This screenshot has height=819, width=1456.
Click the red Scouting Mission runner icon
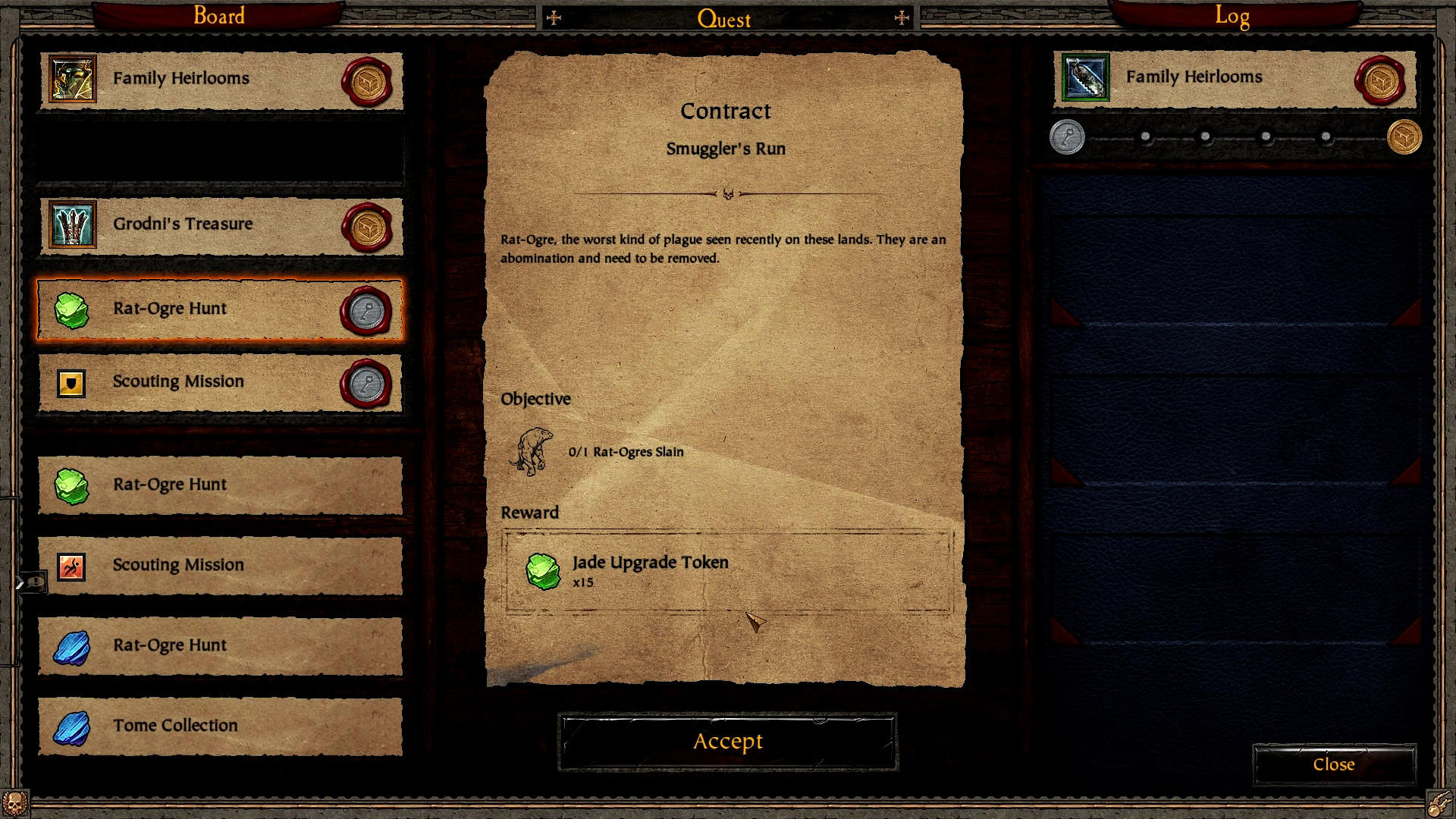tap(72, 565)
